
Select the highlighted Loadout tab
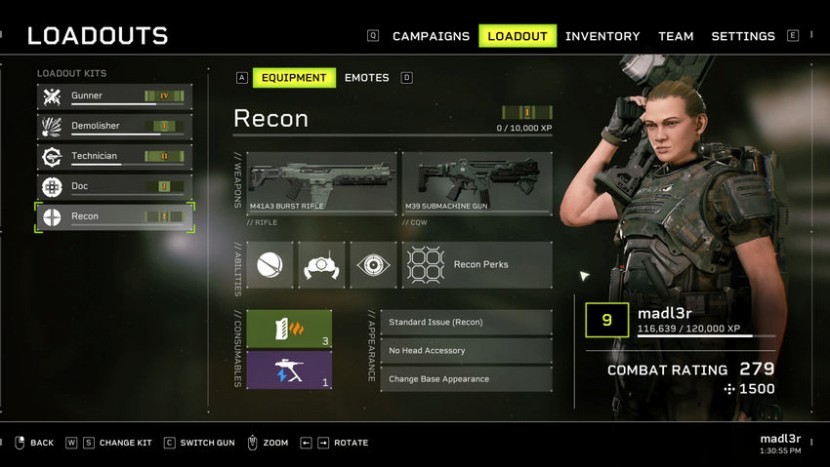517,36
